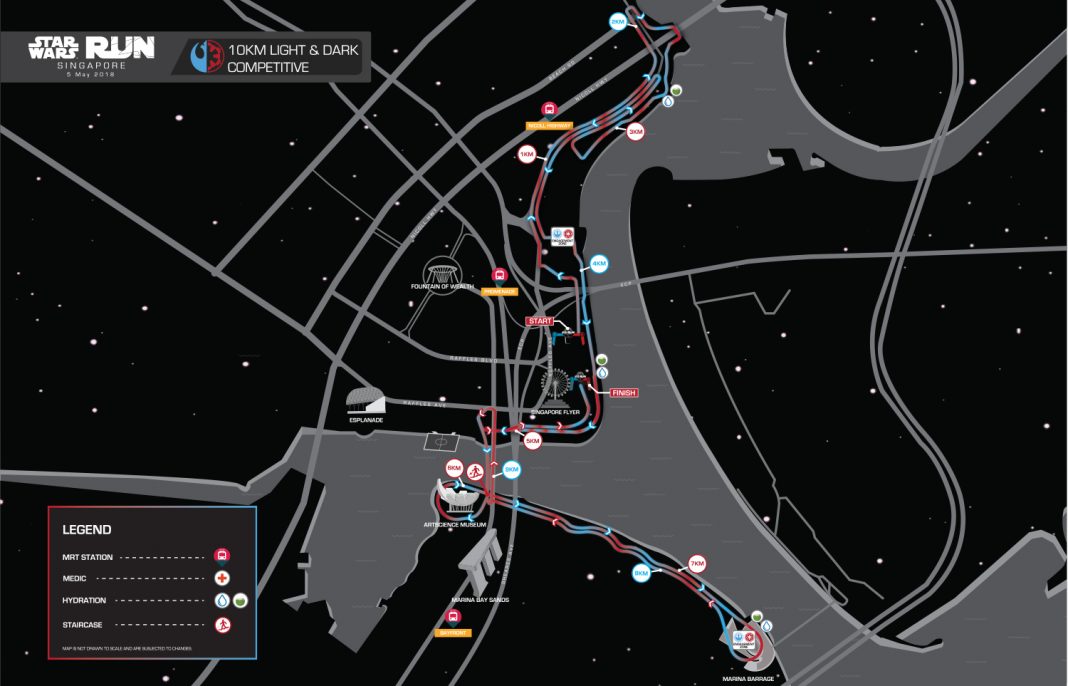Select the Fountain of Wealth landmark icon
Viewport: 1068px width, 686px height.
click(x=442, y=271)
